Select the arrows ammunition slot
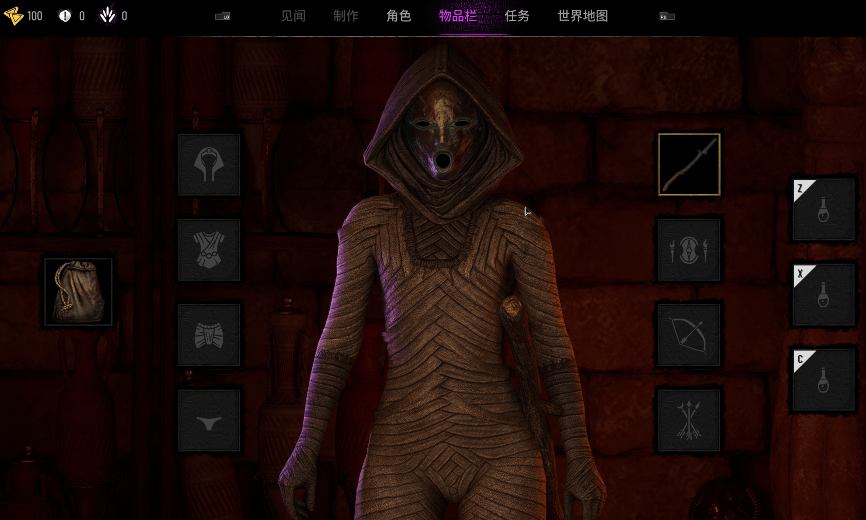The width and height of the screenshot is (866, 520). tap(689, 420)
